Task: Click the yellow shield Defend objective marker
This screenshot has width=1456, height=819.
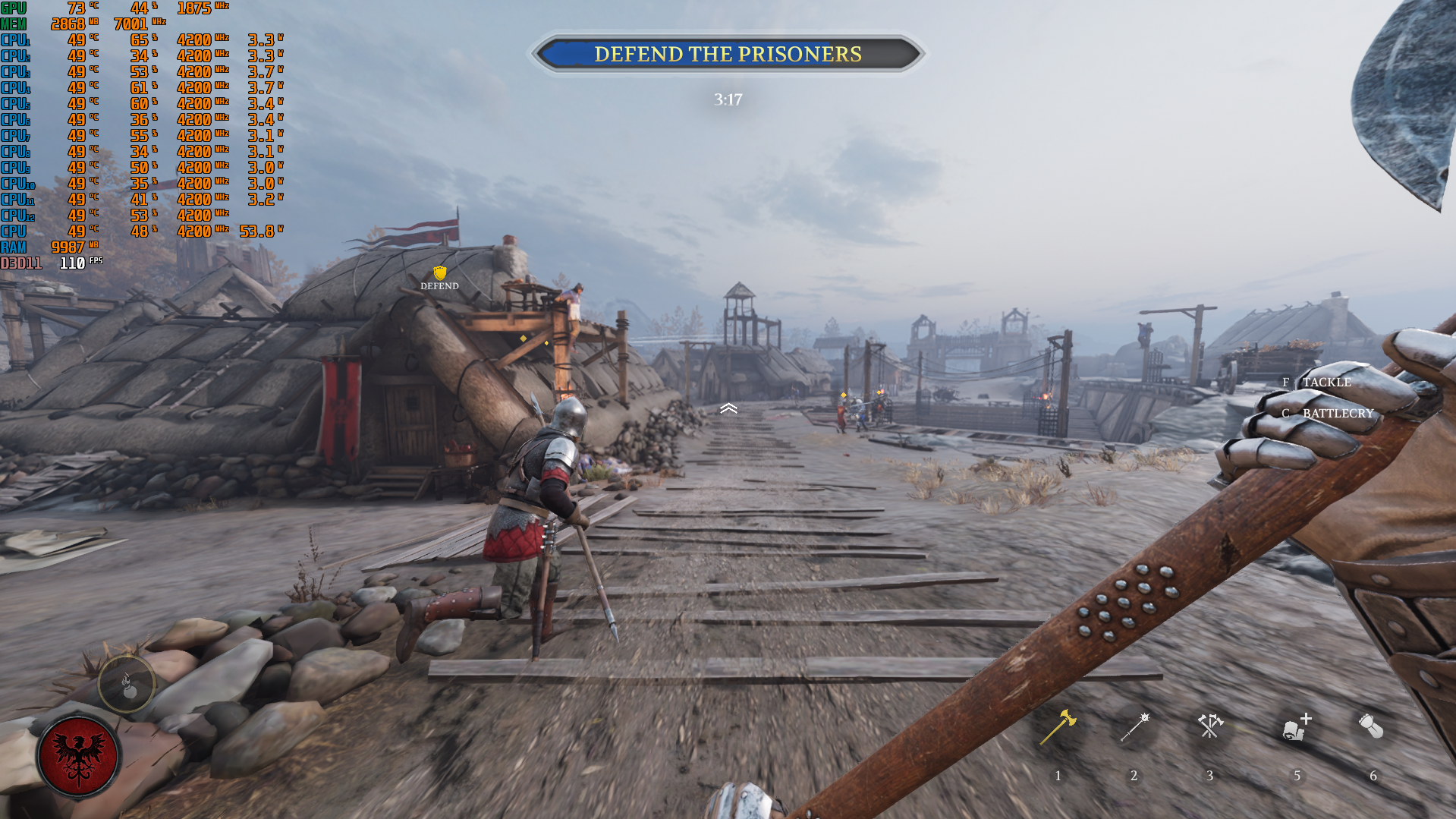Action: pyautogui.click(x=439, y=273)
